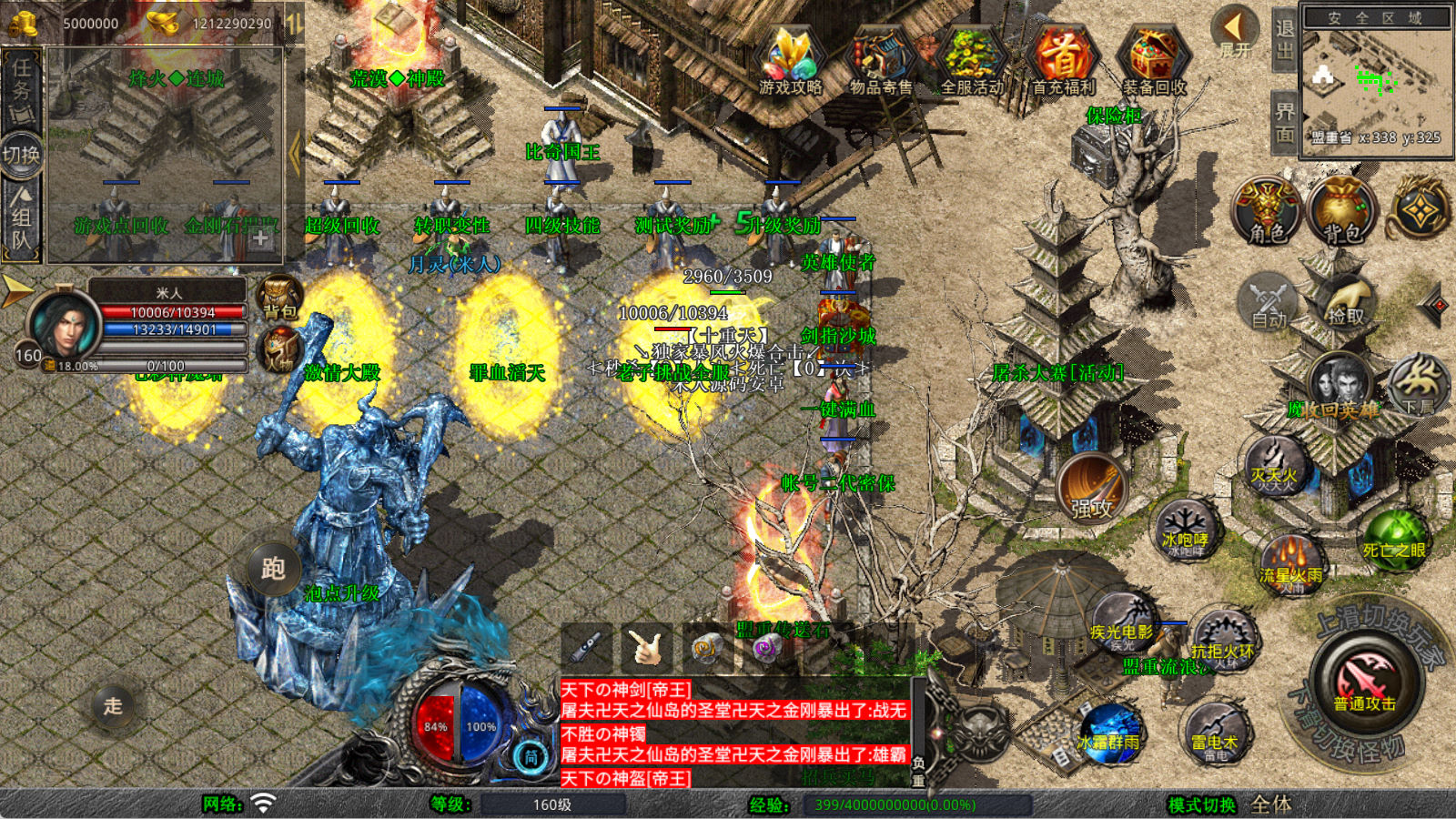This screenshot has height=819, width=1456.
Task: Open the 物品寄售 consignment shop
Action: tap(880, 60)
